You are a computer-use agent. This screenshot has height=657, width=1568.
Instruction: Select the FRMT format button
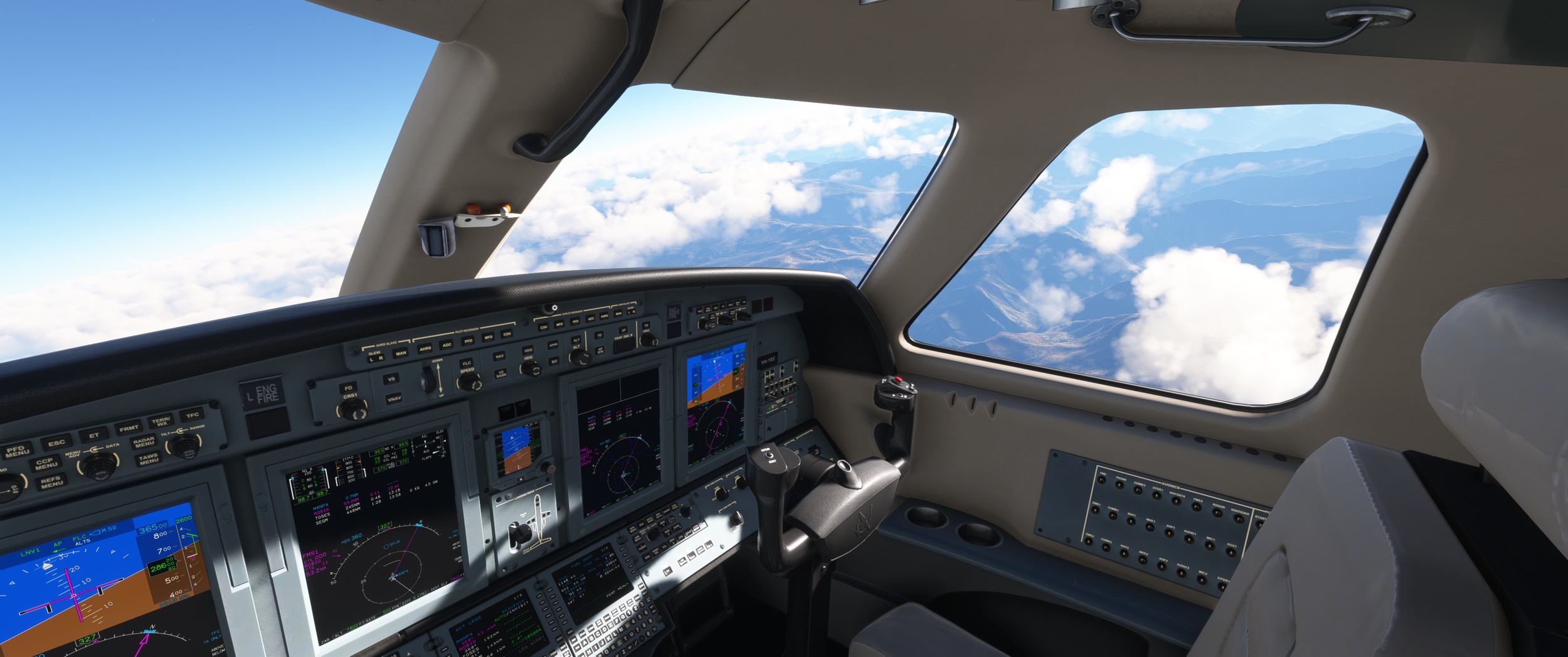click(x=128, y=428)
